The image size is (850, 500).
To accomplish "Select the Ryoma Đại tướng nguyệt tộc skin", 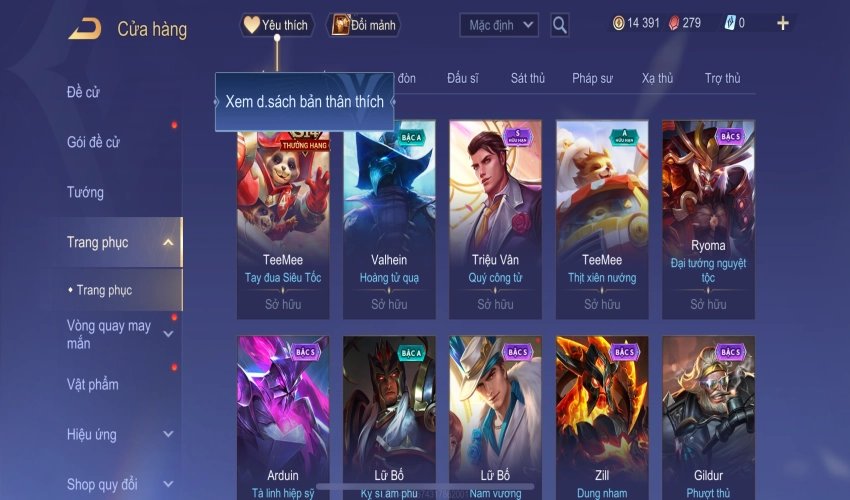I will tap(708, 215).
